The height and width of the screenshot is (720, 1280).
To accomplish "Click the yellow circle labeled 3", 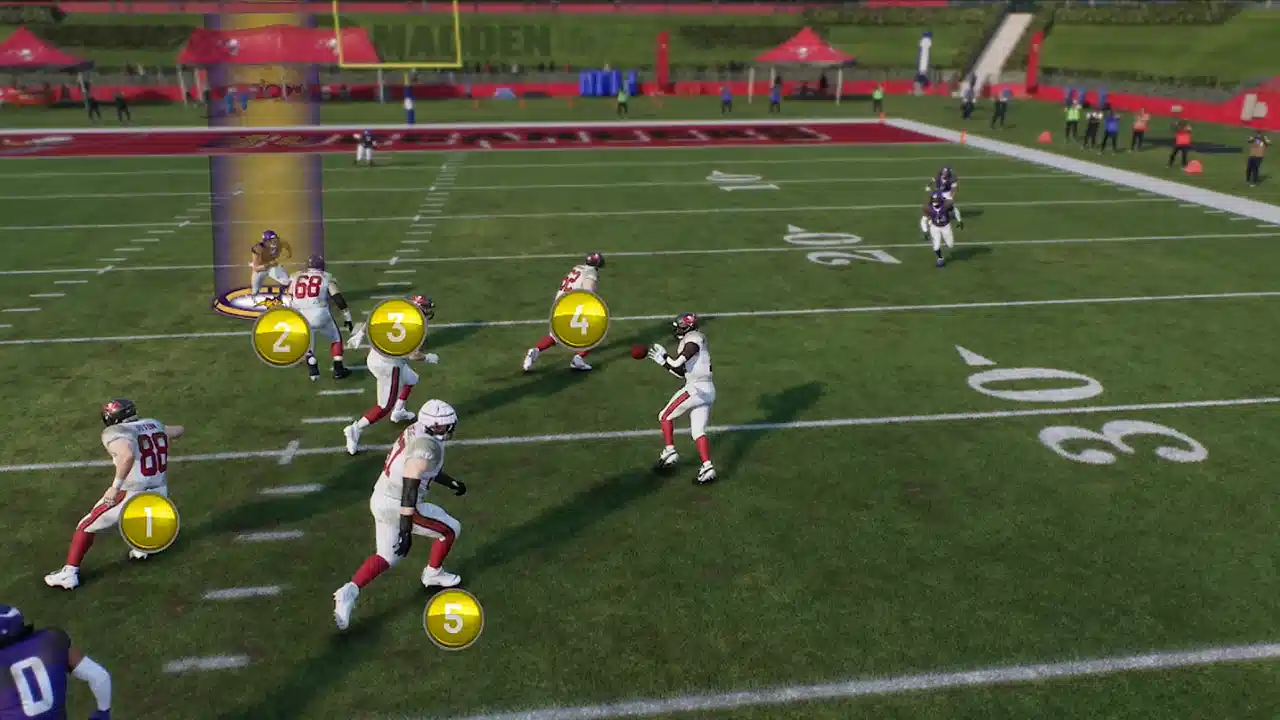I will point(396,327).
